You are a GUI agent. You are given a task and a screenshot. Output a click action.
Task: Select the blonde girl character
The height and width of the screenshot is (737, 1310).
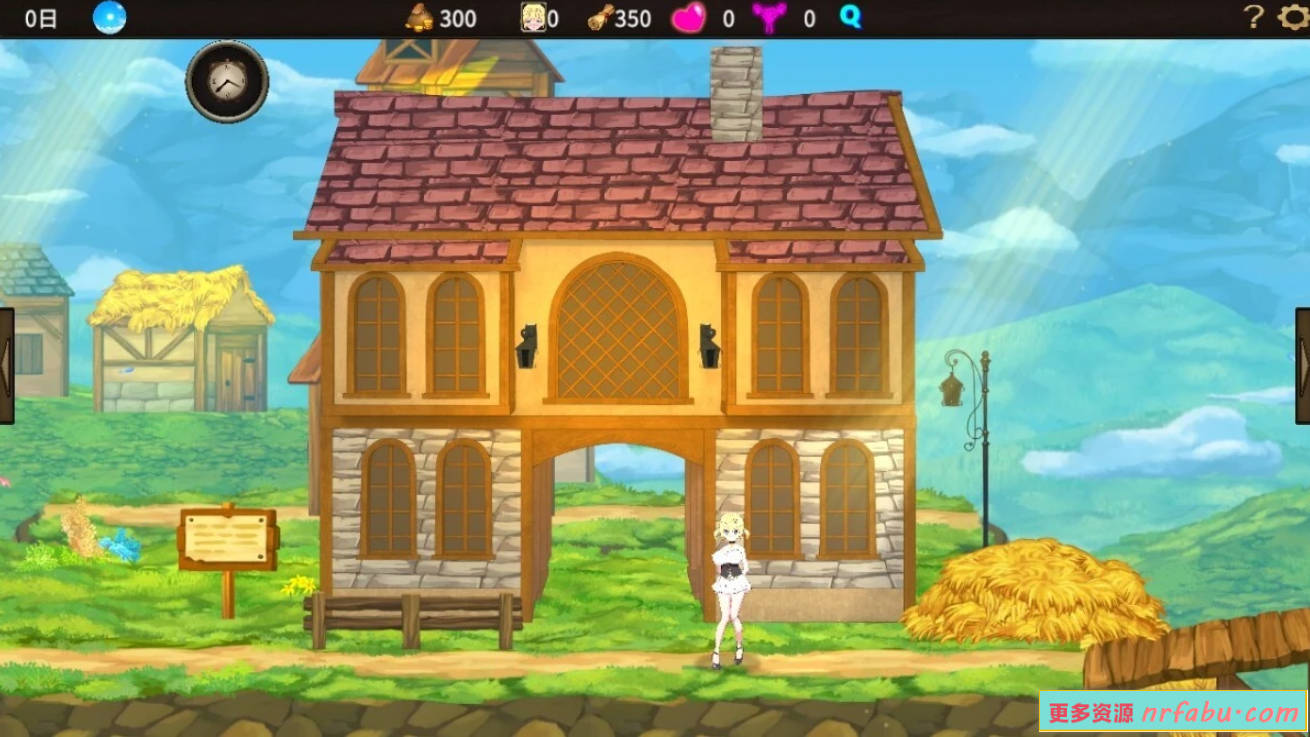coord(728,590)
